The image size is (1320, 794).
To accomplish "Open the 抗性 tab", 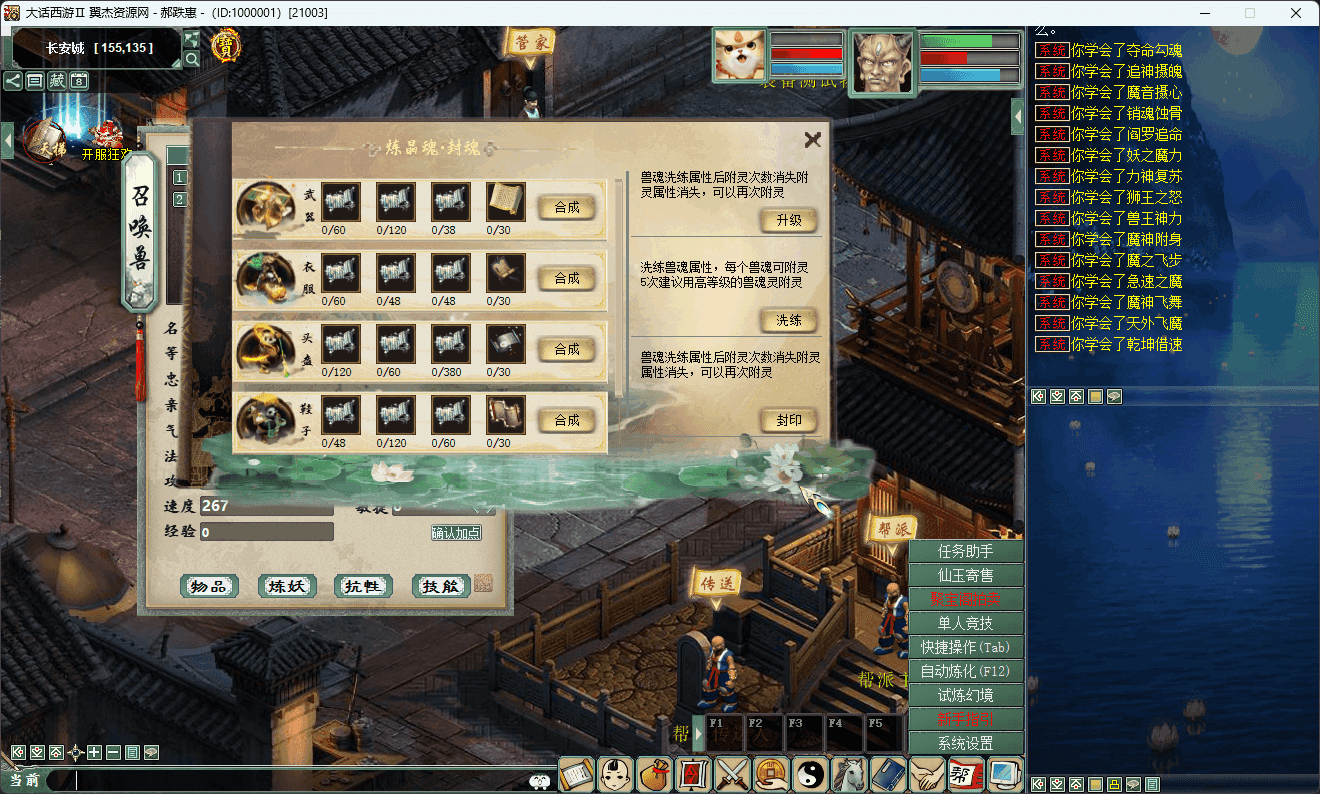I will coord(363,586).
